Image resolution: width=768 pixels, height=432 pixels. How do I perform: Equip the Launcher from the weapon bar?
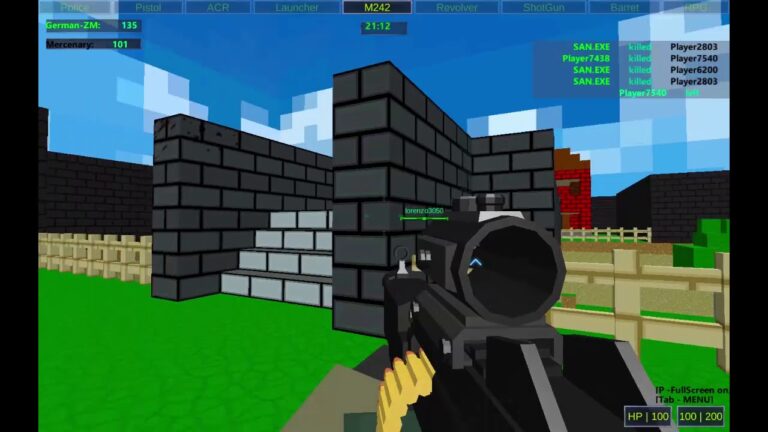(x=297, y=7)
